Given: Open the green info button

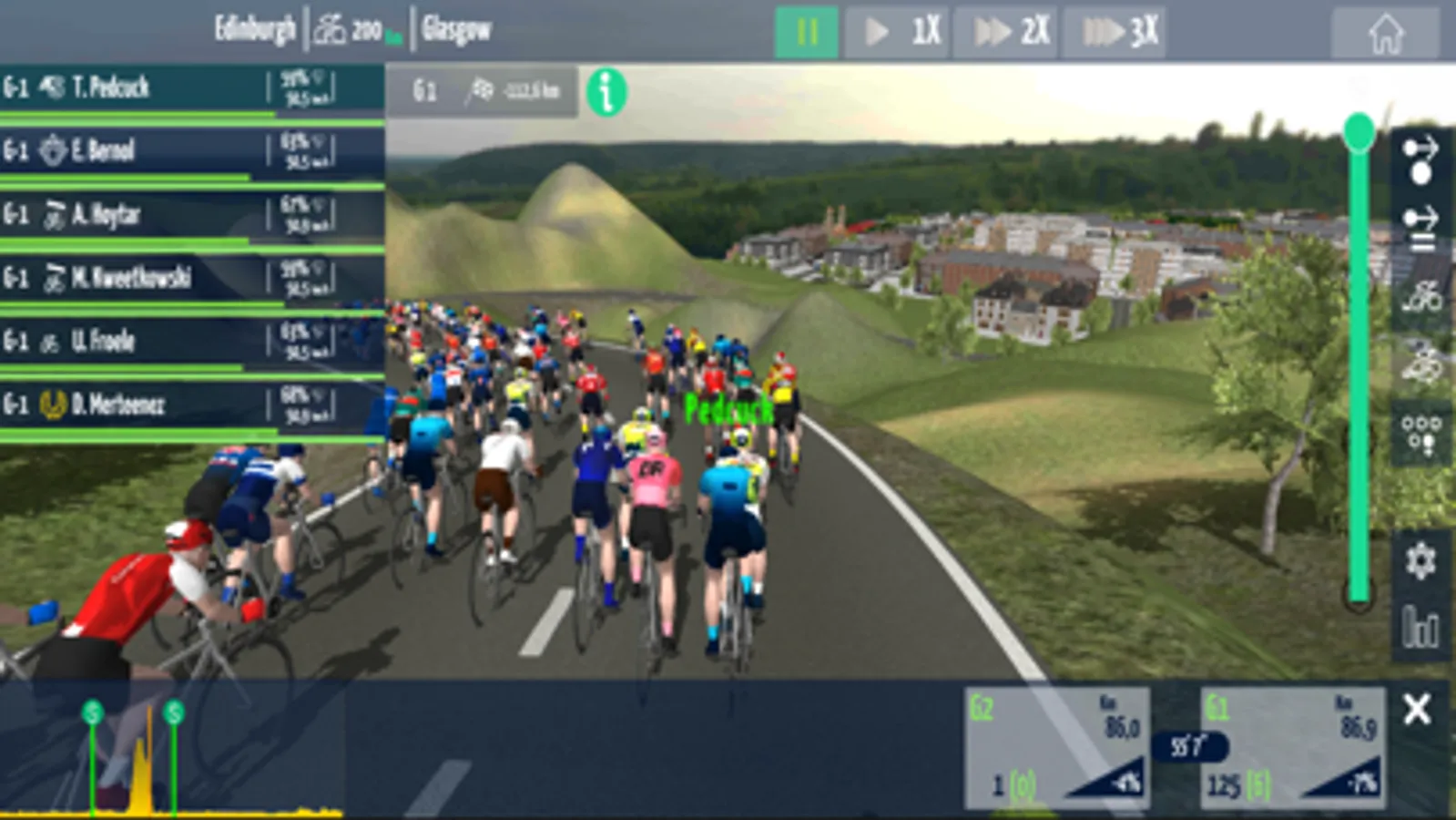Looking at the screenshot, I should (606, 91).
